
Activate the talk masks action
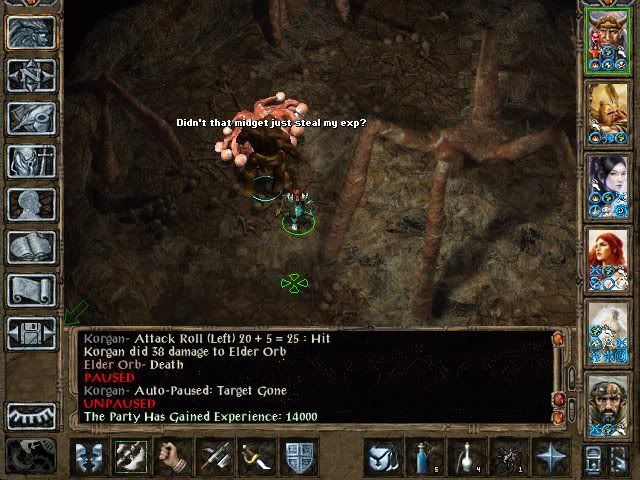pyautogui.click(x=88, y=457)
